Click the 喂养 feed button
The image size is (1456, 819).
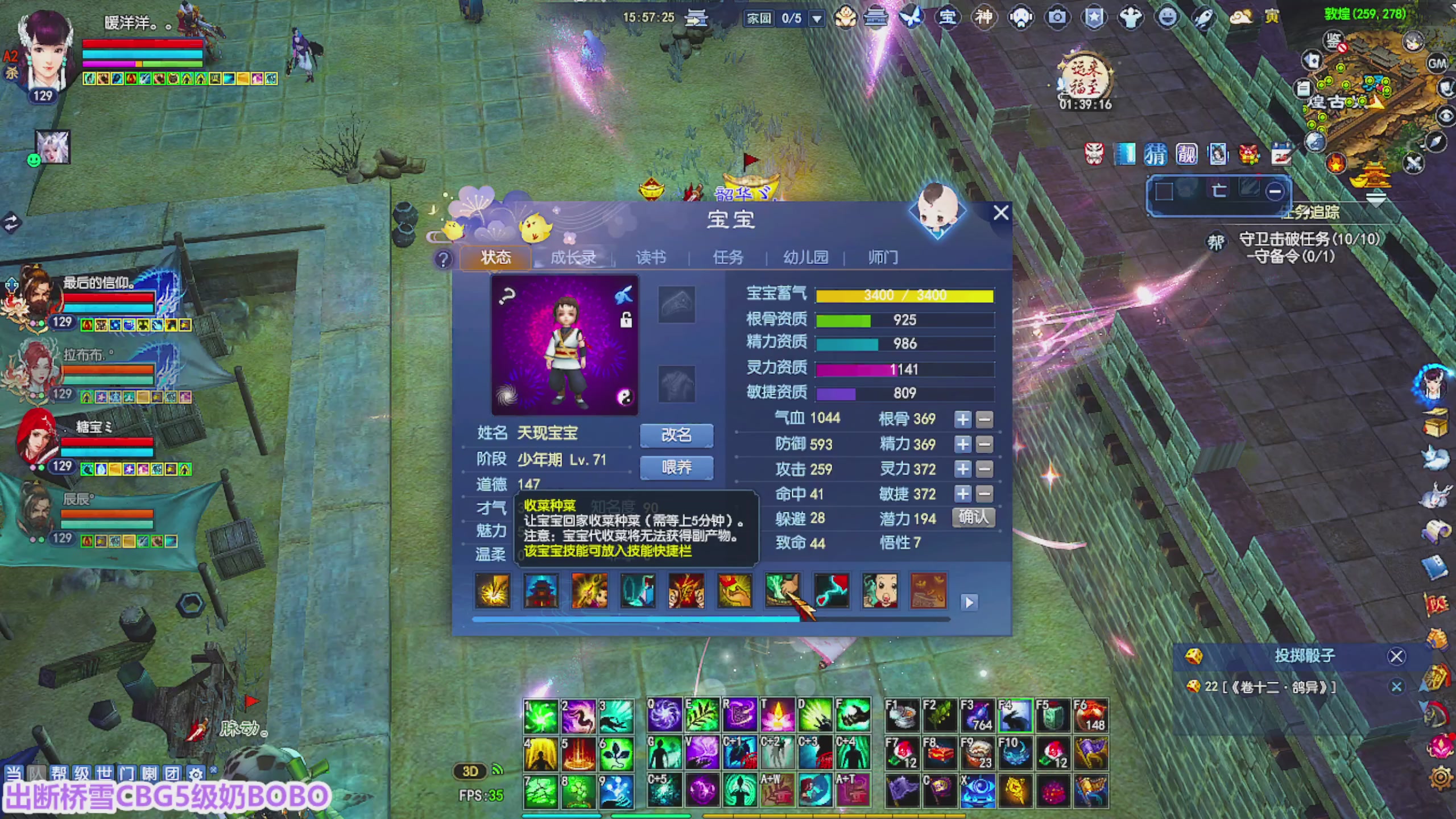(x=676, y=467)
